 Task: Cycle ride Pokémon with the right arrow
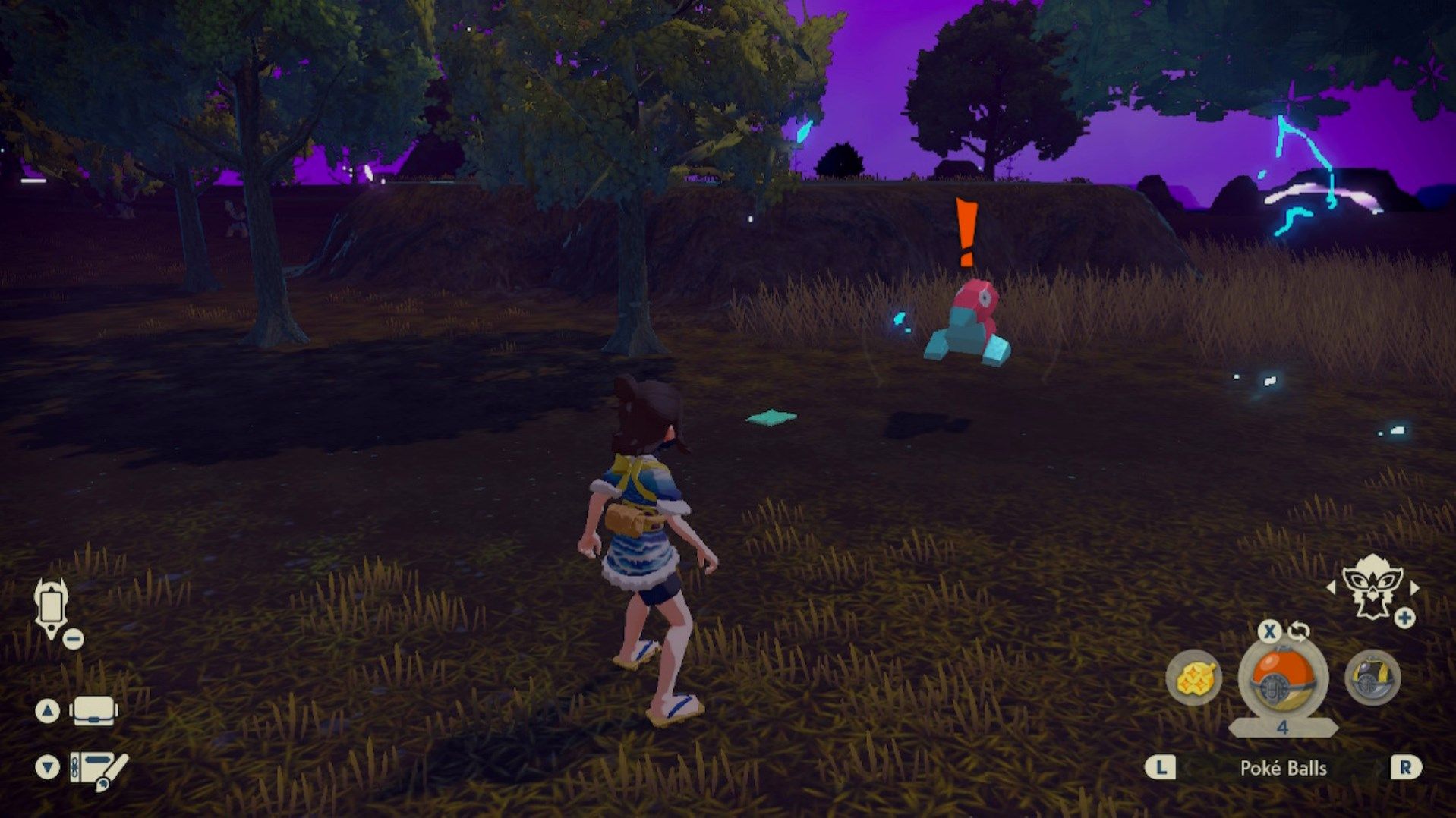pyautogui.click(x=1413, y=587)
